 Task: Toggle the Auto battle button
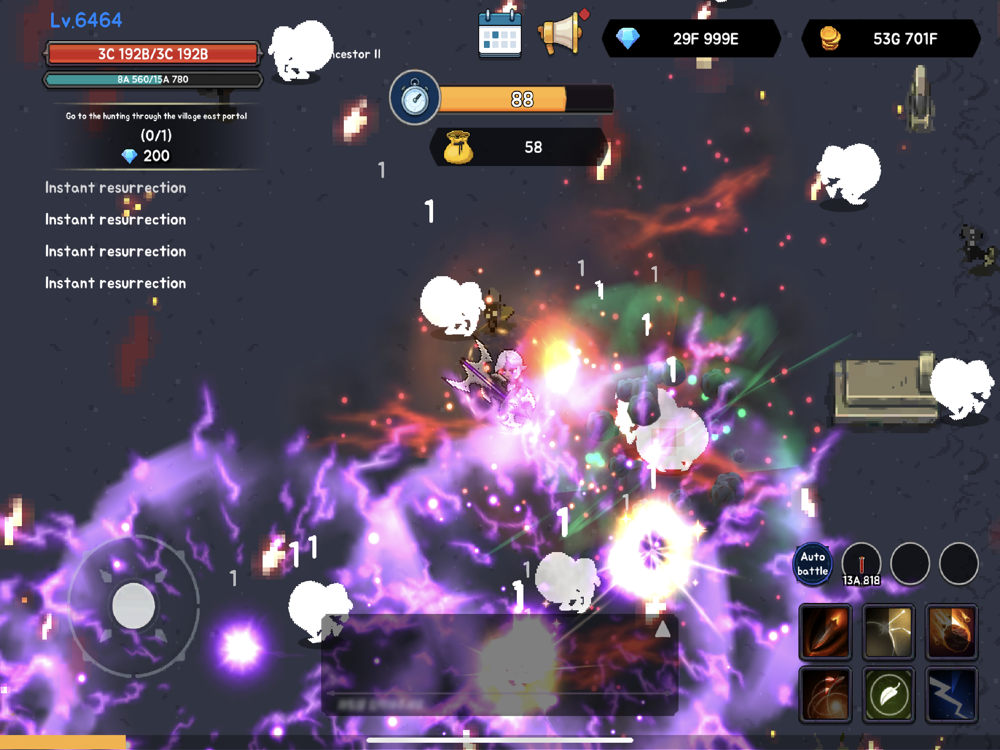pyautogui.click(x=813, y=564)
